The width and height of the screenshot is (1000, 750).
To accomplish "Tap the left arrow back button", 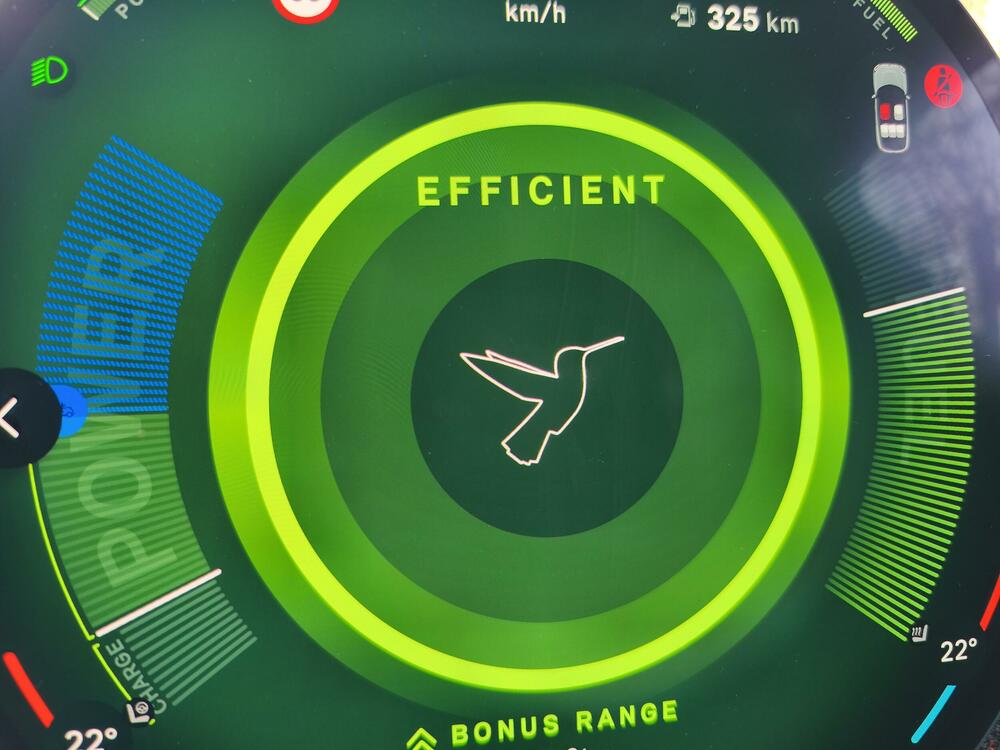I will (x=12, y=418).
